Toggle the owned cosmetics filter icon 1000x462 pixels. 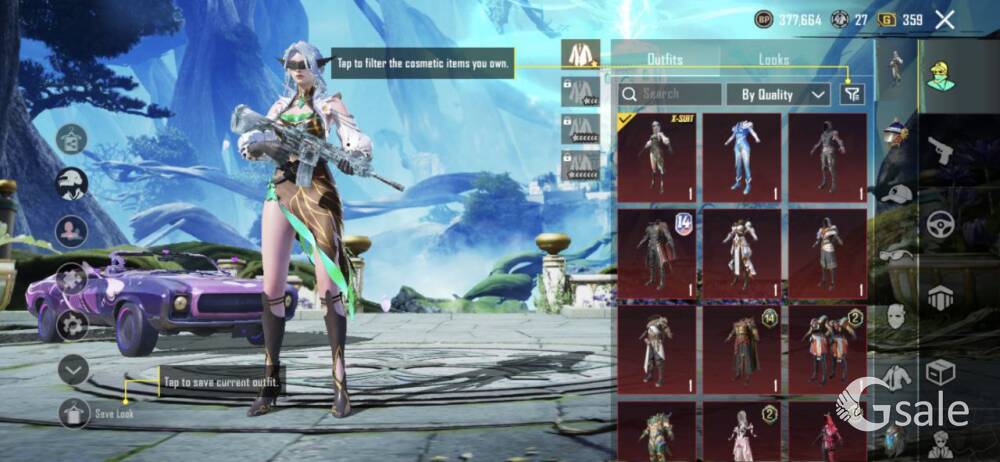click(852, 94)
